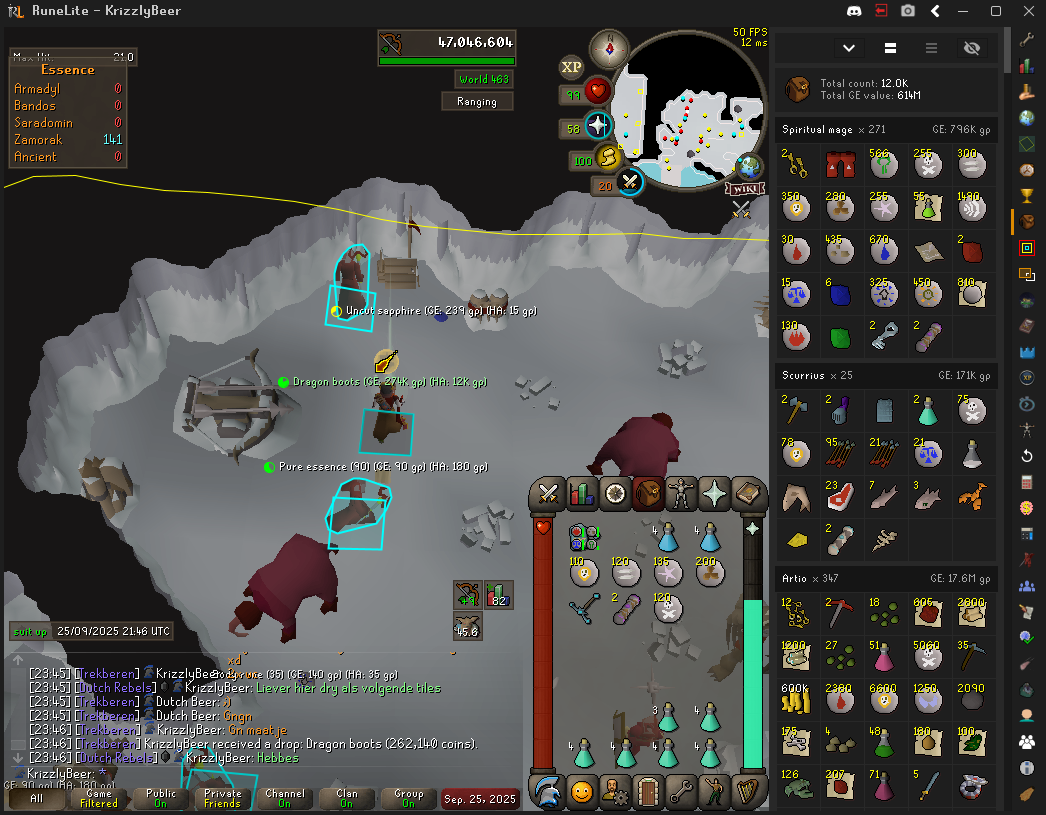Toggle run with the boot energy orb

click(609, 158)
